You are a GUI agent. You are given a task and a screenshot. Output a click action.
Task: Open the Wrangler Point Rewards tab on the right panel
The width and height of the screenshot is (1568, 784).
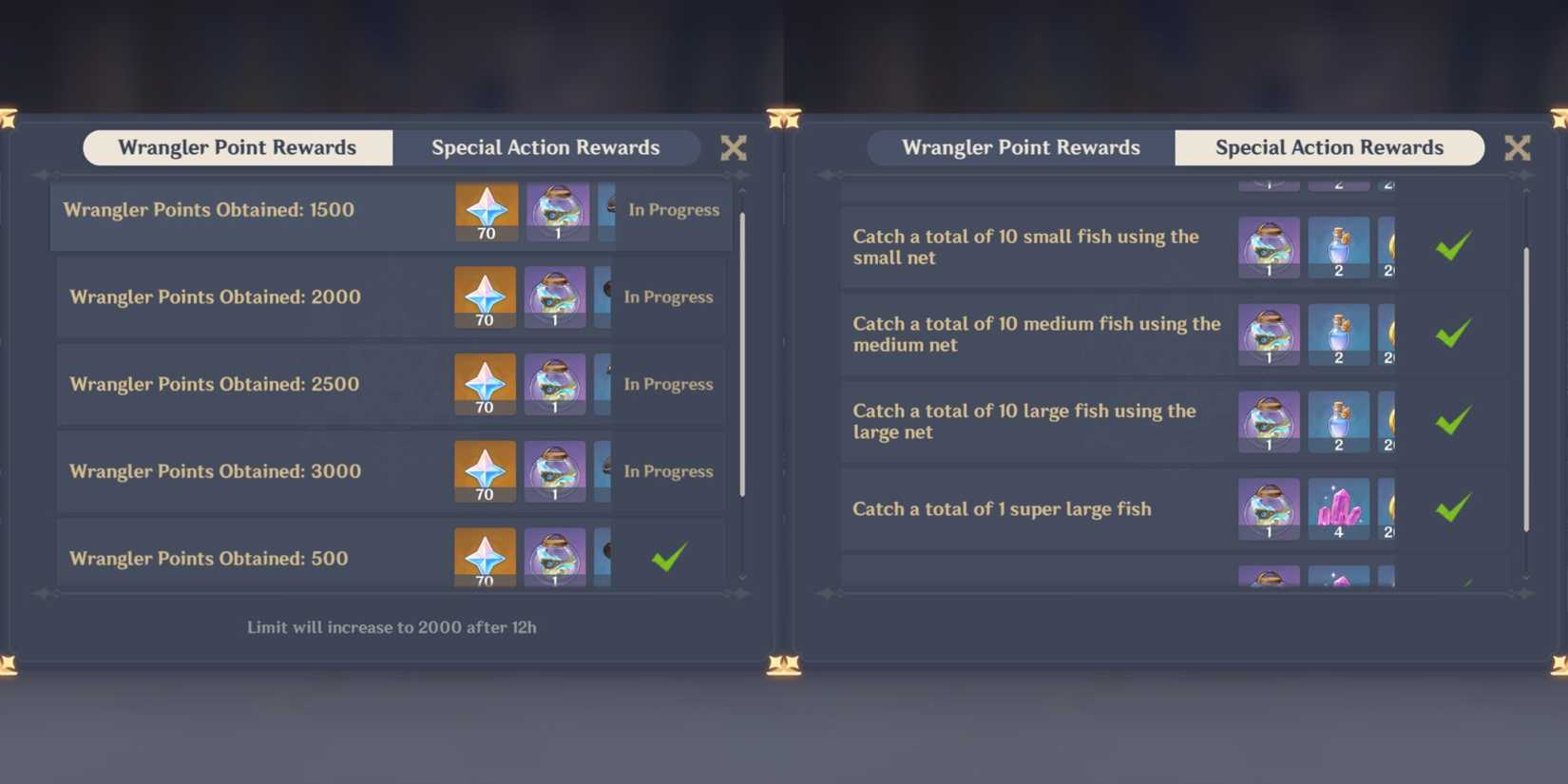click(1021, 147)
